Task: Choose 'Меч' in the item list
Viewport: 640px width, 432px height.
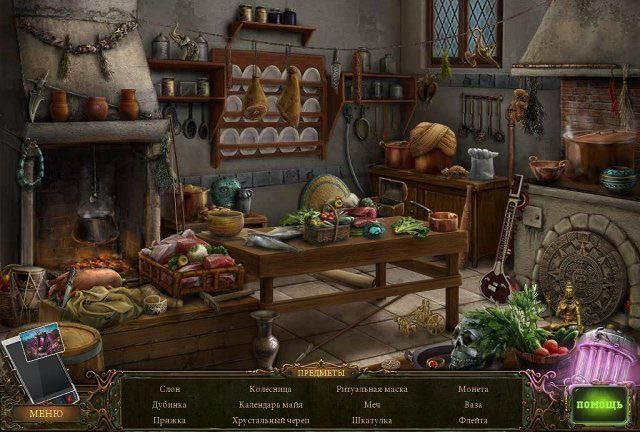Action: coord(371,405)
